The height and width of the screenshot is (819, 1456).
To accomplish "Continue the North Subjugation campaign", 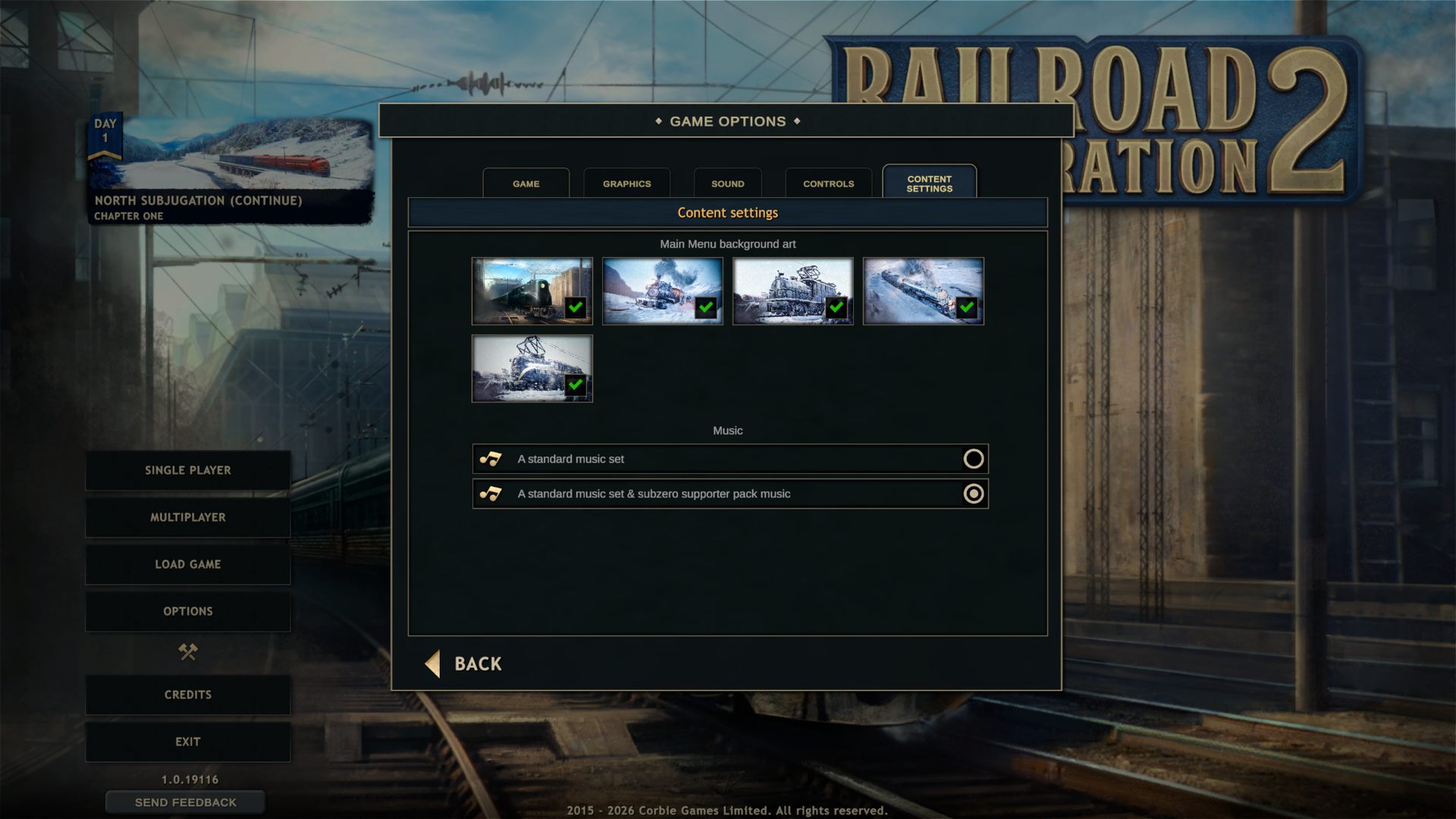I will point(230,171).
